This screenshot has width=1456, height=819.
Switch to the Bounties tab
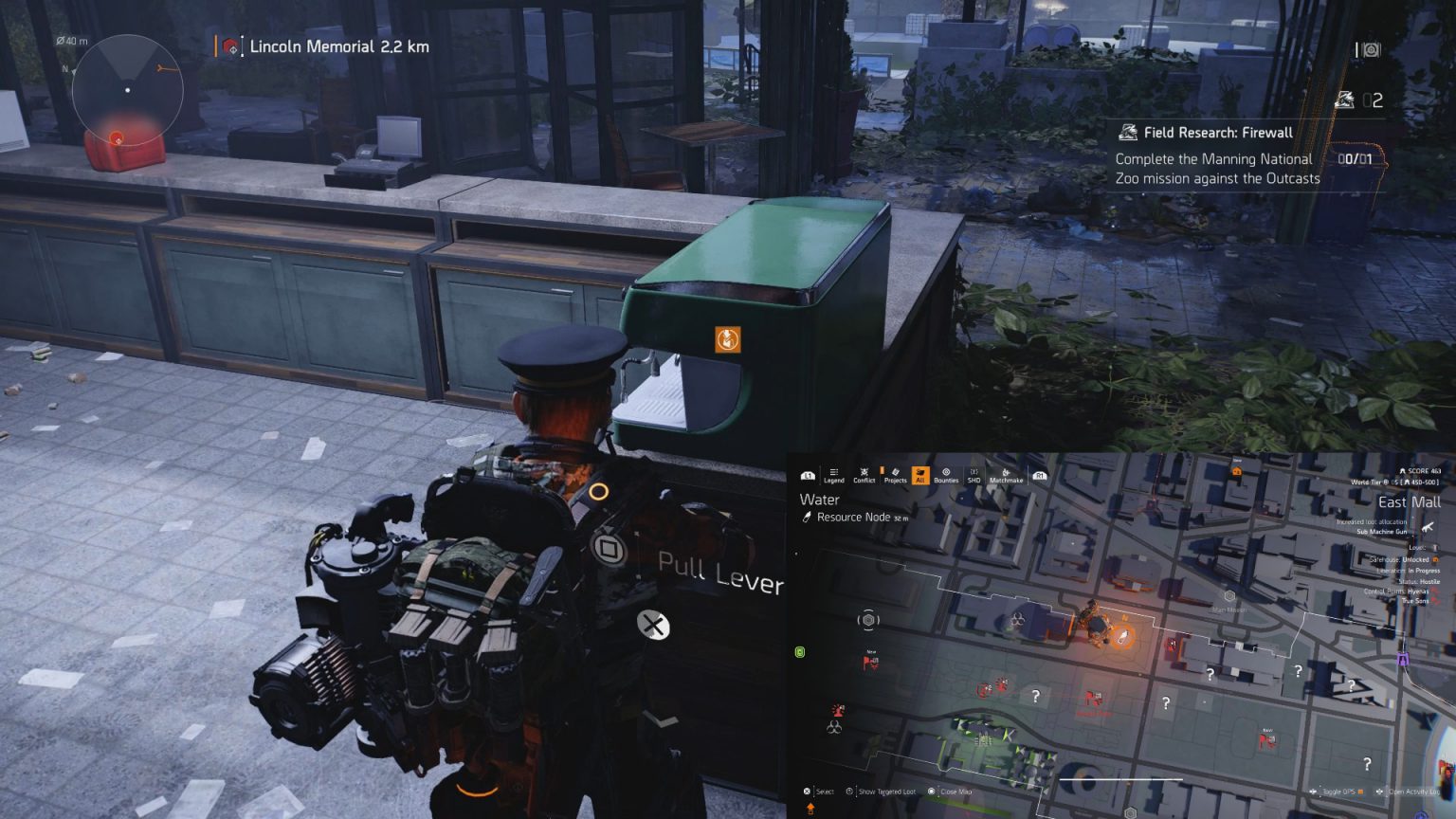coord(945,473)
